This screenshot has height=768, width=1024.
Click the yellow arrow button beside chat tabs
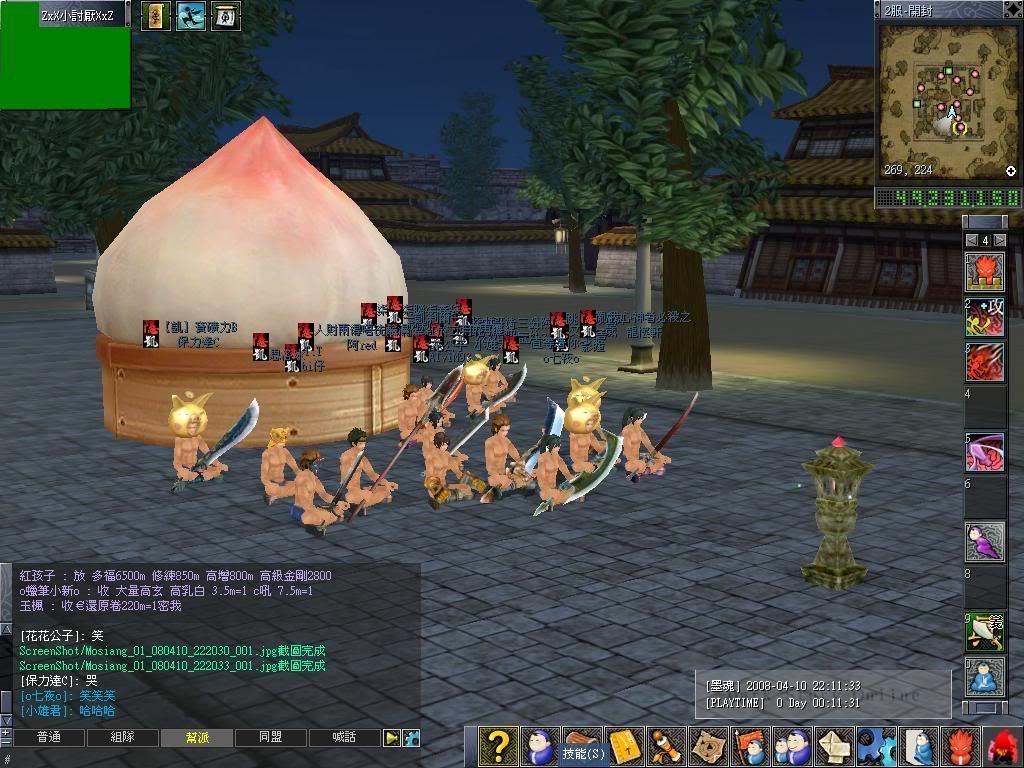[x=392, y=738]
